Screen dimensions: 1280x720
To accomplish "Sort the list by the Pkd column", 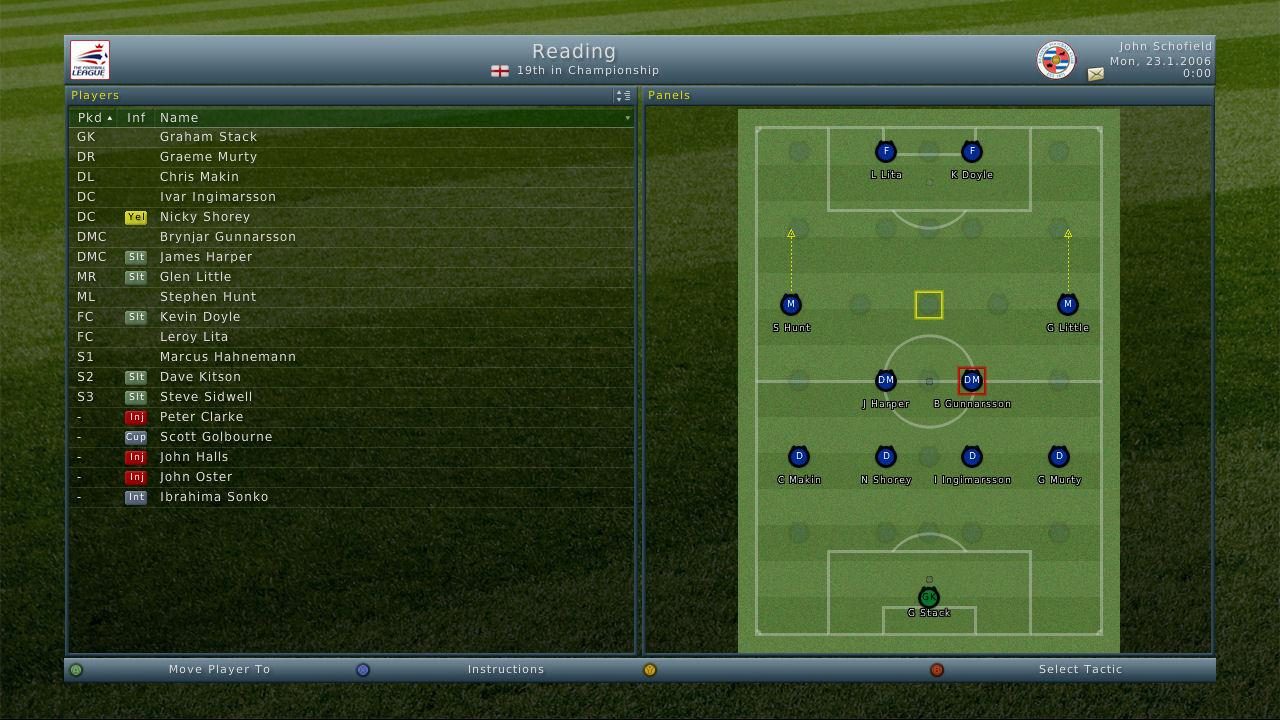I will point(94,118).
